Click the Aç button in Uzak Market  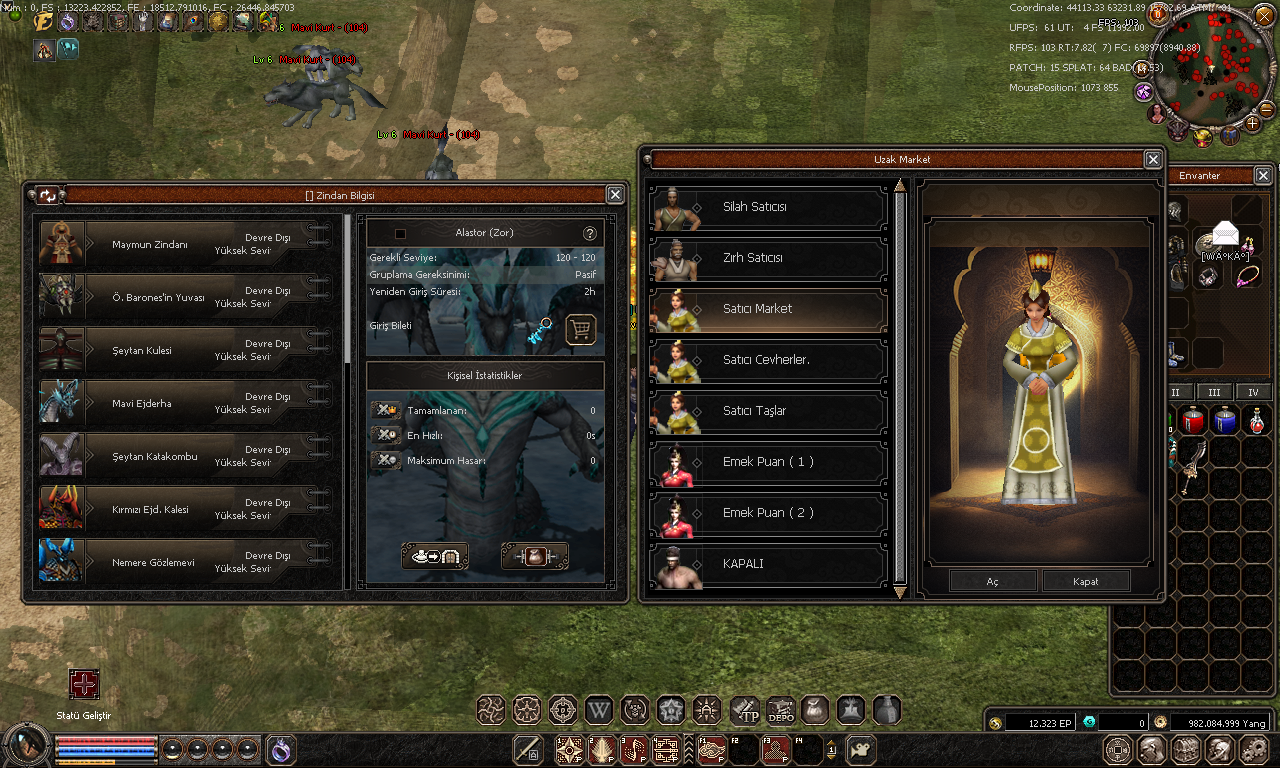(x=992, y=581)
